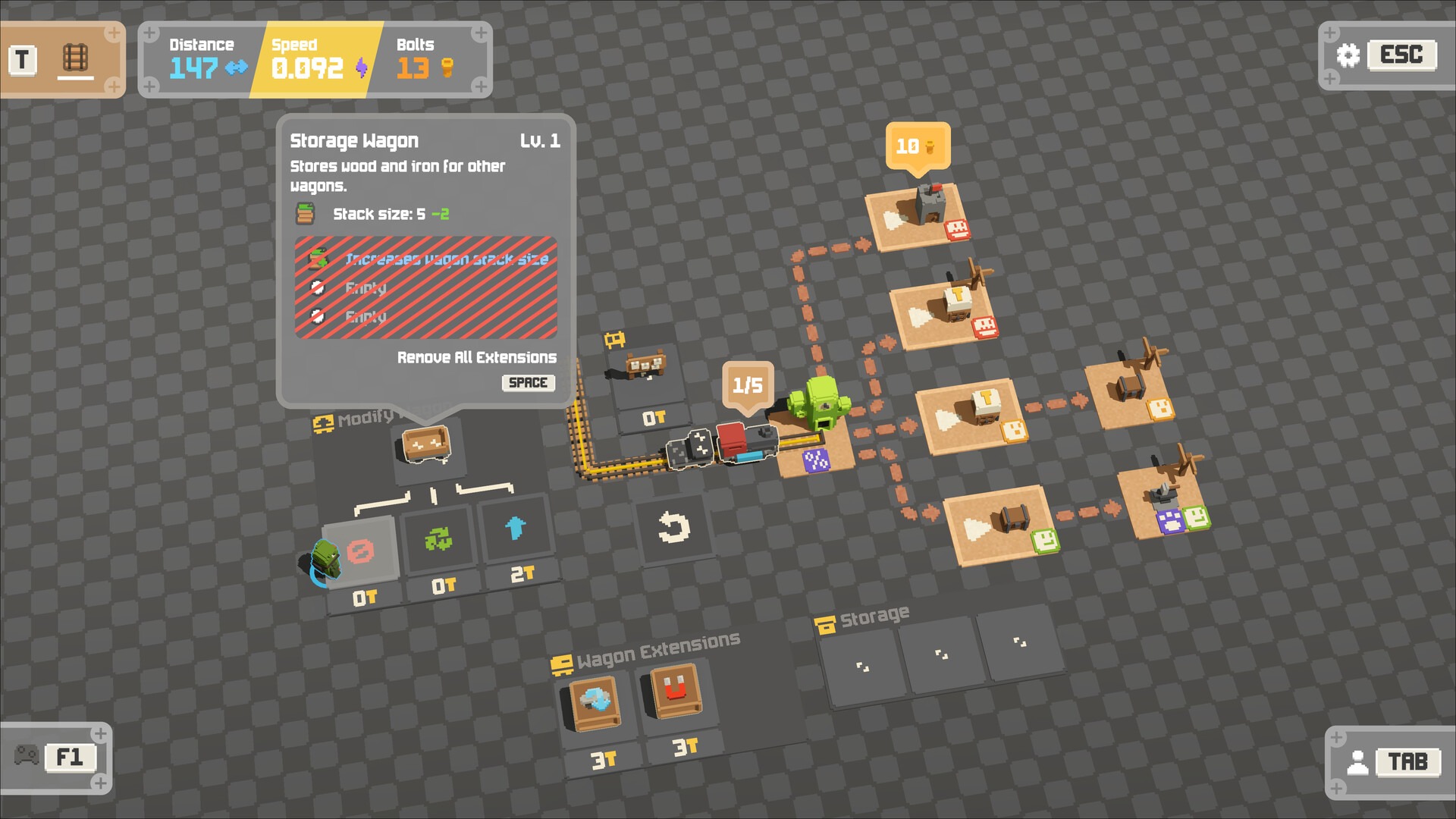
Task: Select the blue arrow 2T upgrade option
Action: pyautogui.click(x=516, y=531)
